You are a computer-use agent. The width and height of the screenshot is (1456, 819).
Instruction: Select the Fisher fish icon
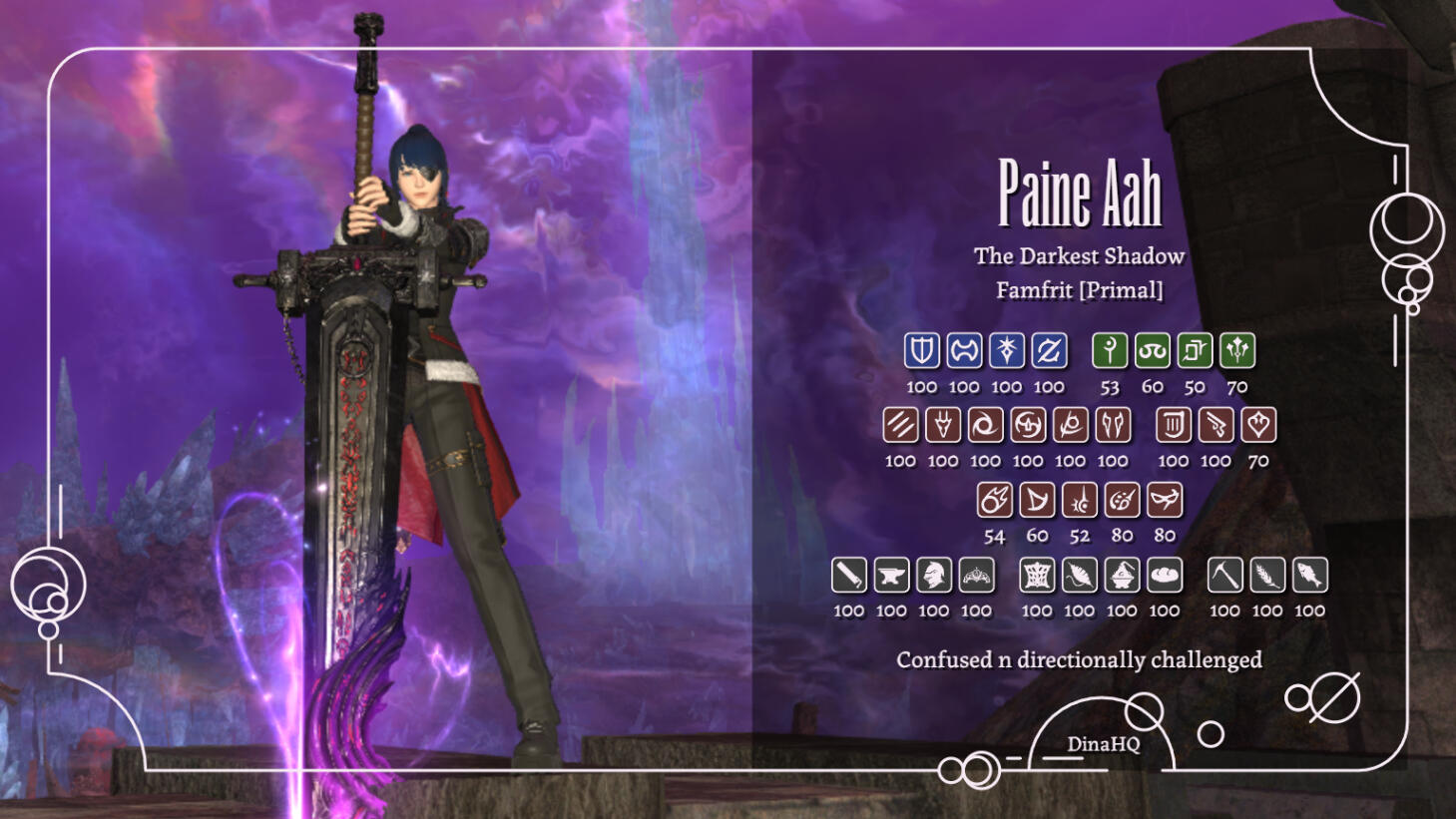[x=1309, y=575]
